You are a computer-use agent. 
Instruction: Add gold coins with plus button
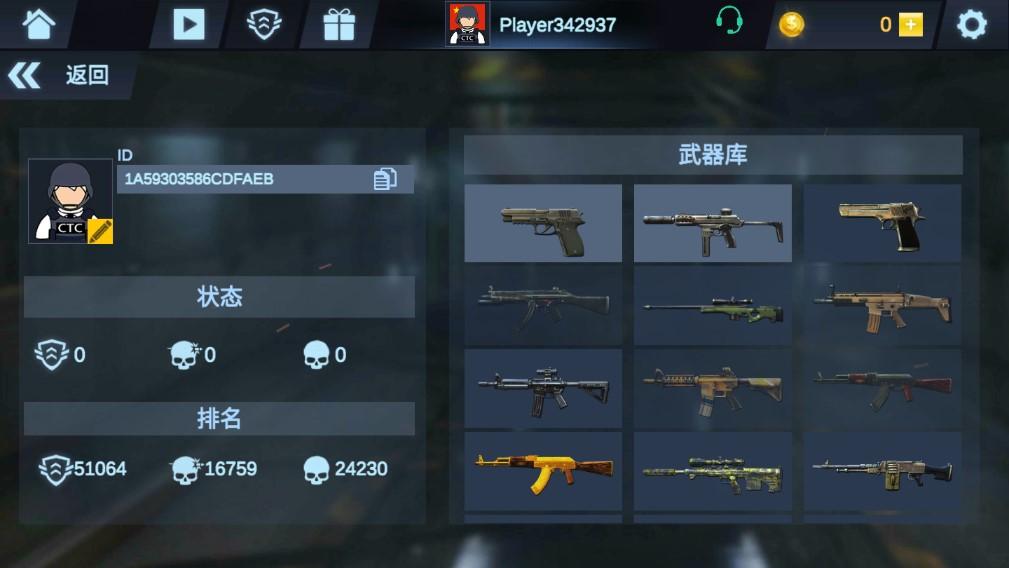pos(910,25)
